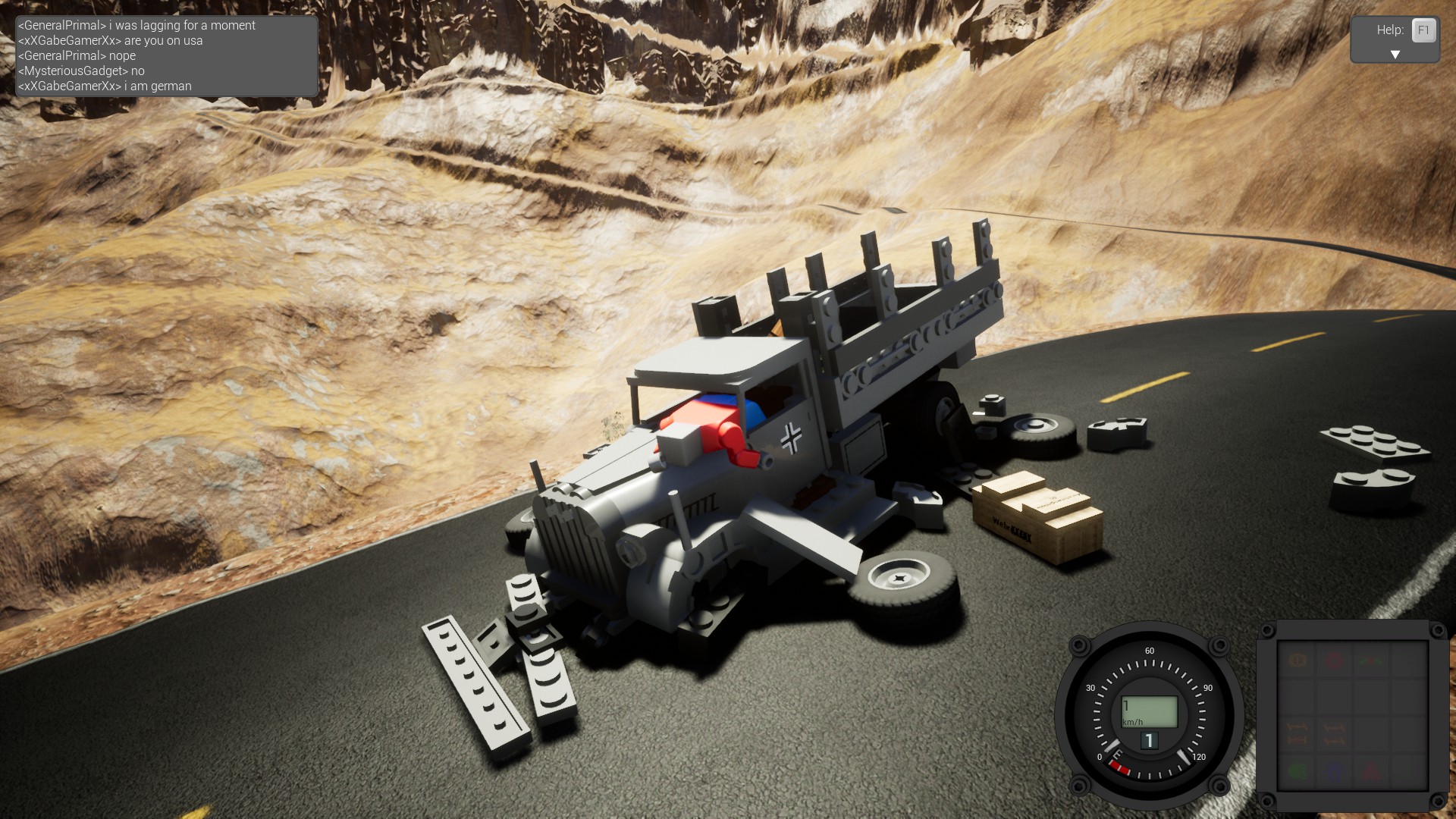Image resolution: width=1456 pixels, height=819 pixels.
Task: Click the right axle lock indicator
Action: point(1334,733)
